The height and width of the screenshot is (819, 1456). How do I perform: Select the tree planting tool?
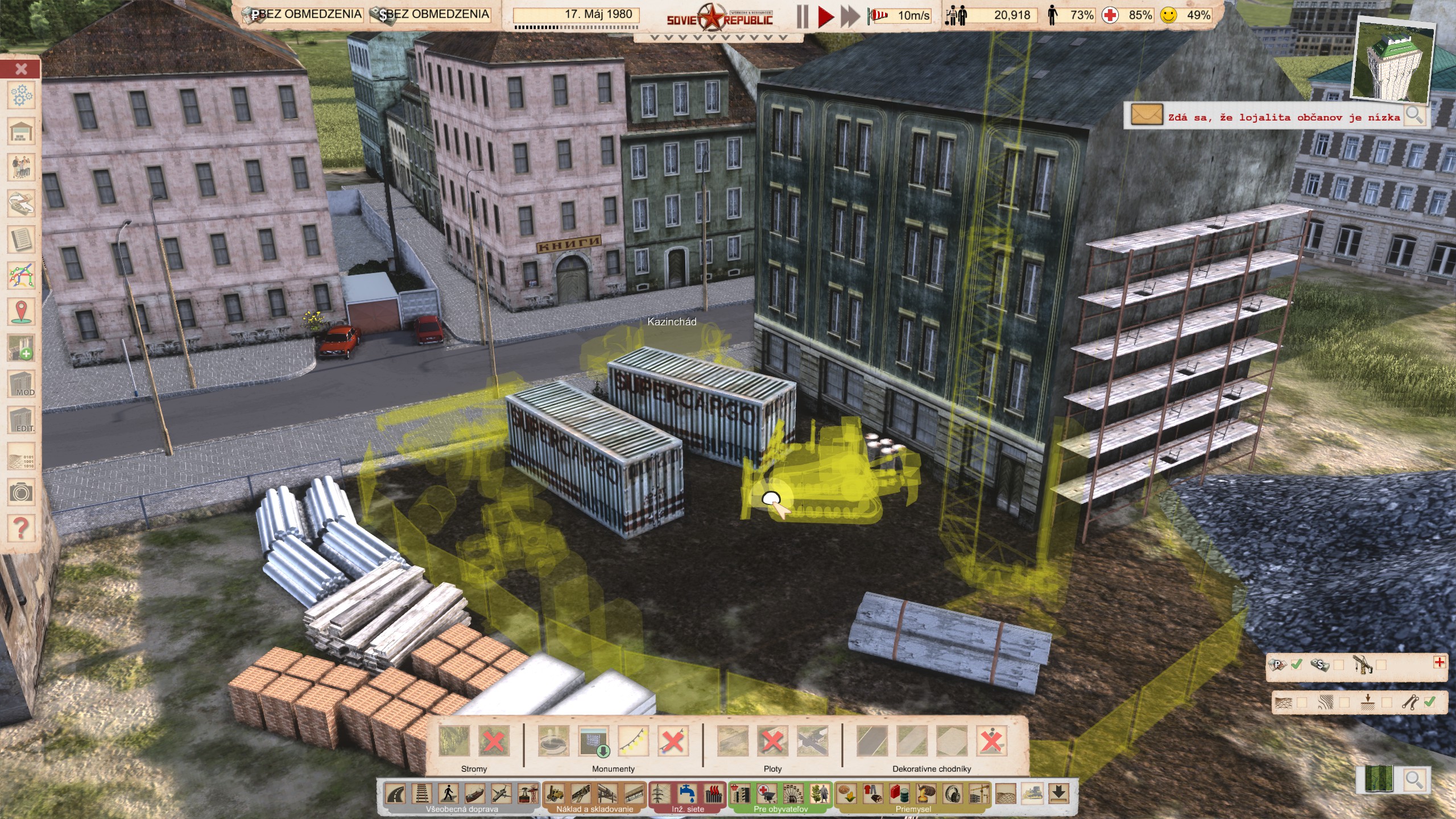(x=454, y=742)
